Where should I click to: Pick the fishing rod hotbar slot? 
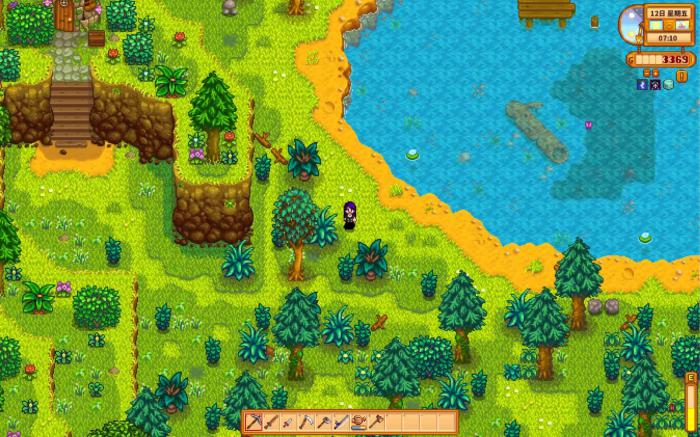342,422
